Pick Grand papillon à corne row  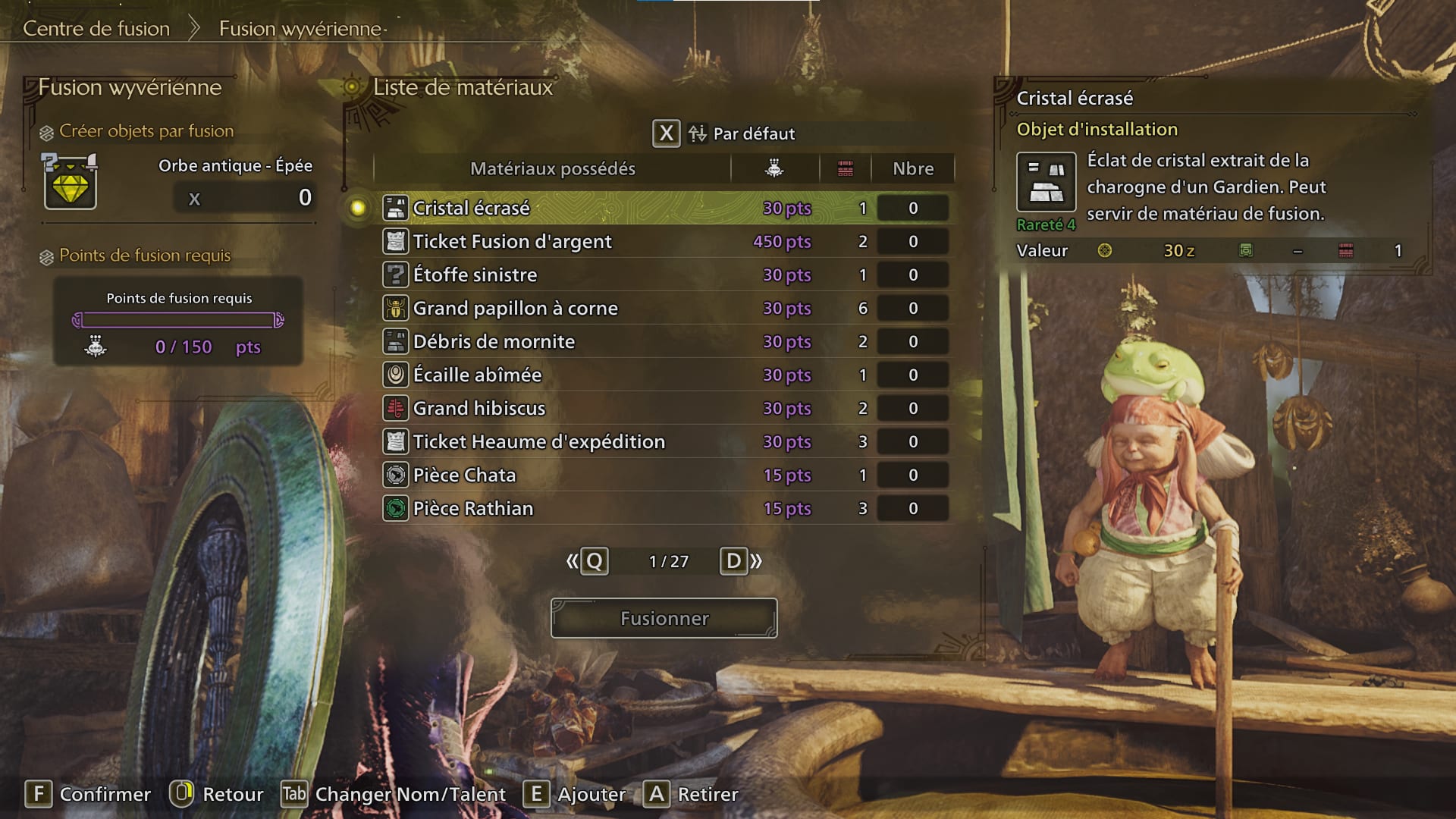[515, 308]
